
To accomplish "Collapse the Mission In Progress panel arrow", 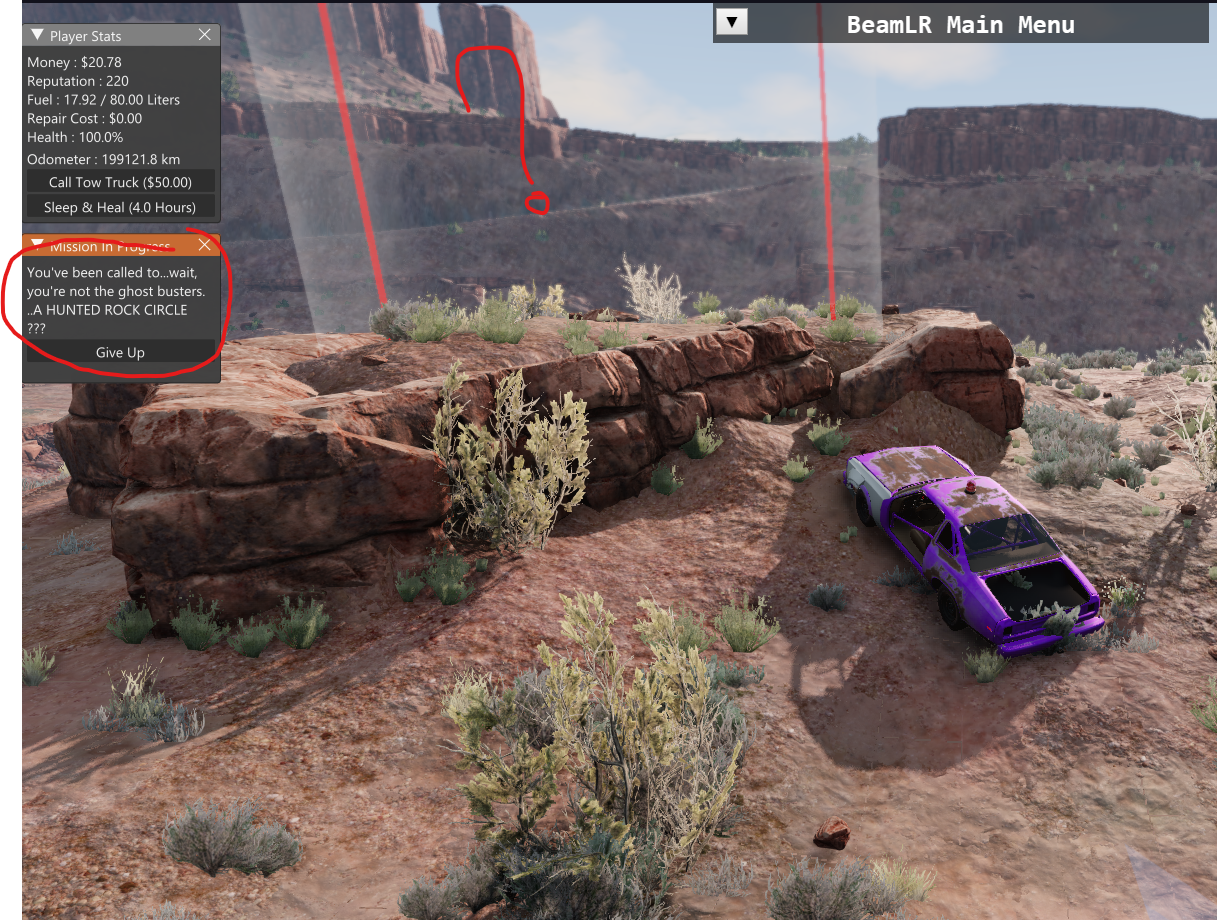I will coord(37,245).
